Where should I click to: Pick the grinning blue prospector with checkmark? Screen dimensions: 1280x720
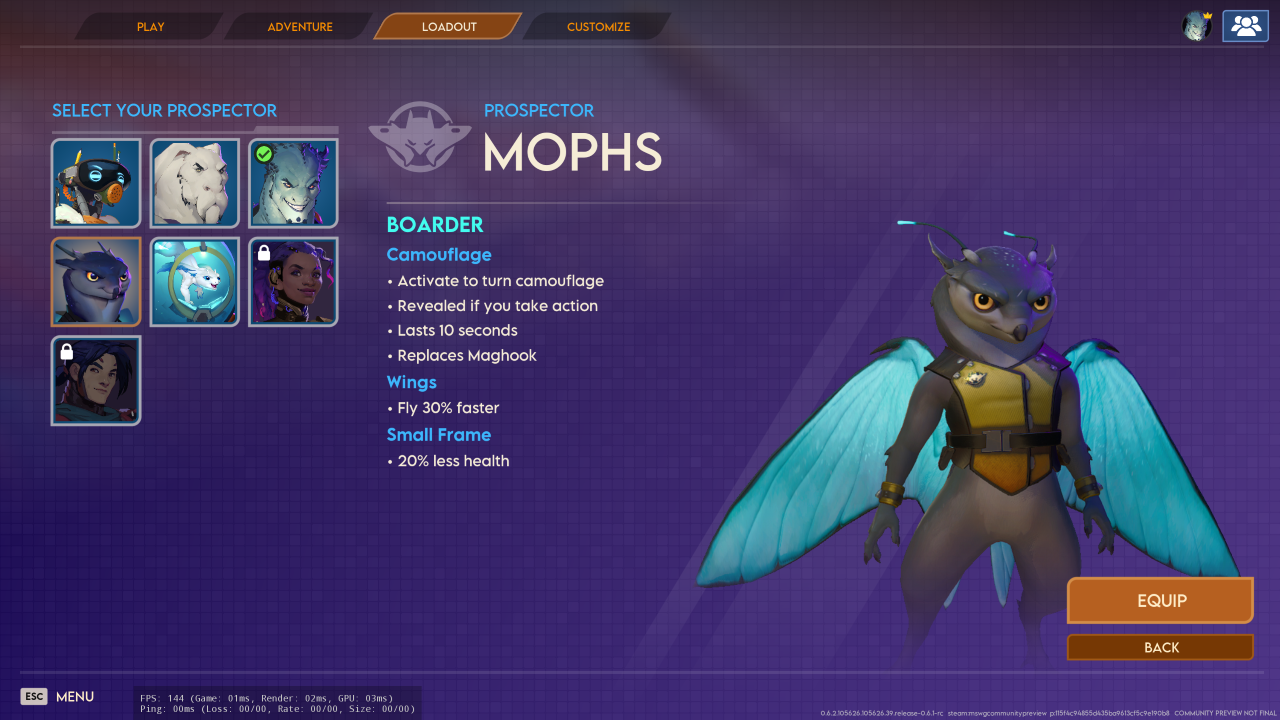click(294, 184)
